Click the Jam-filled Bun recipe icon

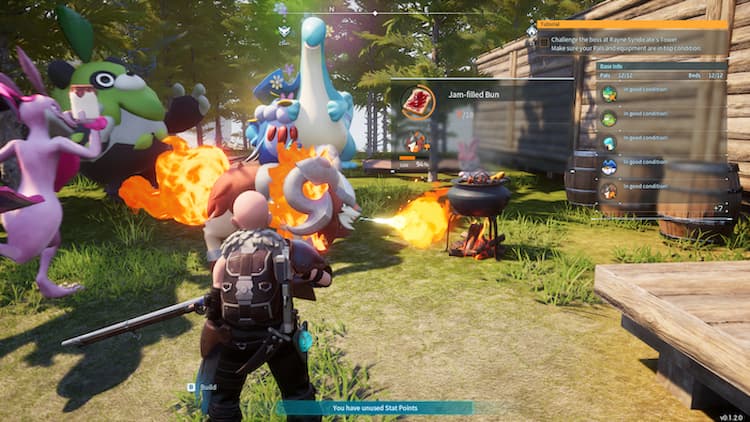pyautogui.click(x=417, y=101)
